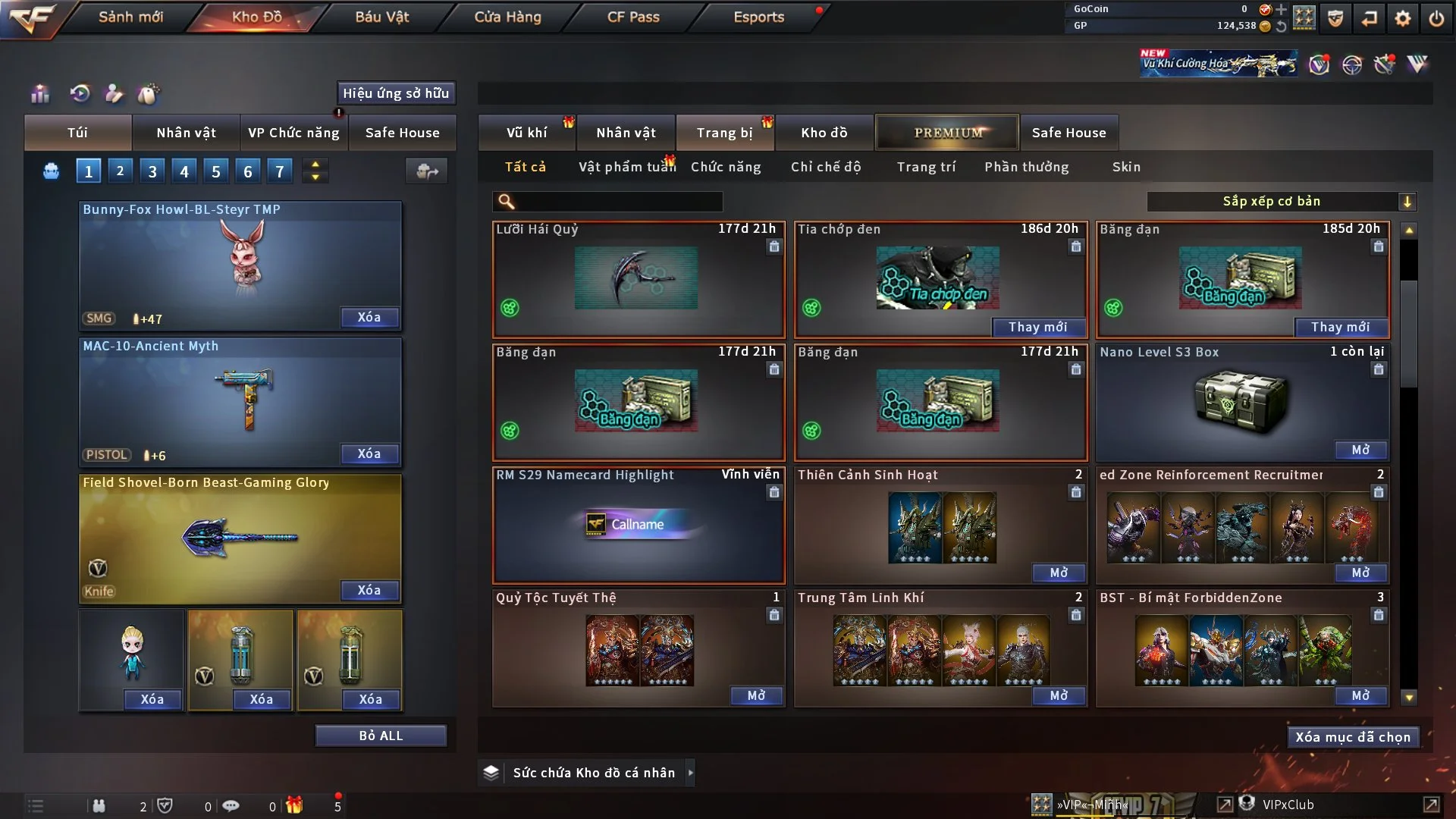This screenshot has width=1456, height=819.
Task: Click Xóa mục đã chọn button
Action: pyautogui.click(x=1353, y=737)
